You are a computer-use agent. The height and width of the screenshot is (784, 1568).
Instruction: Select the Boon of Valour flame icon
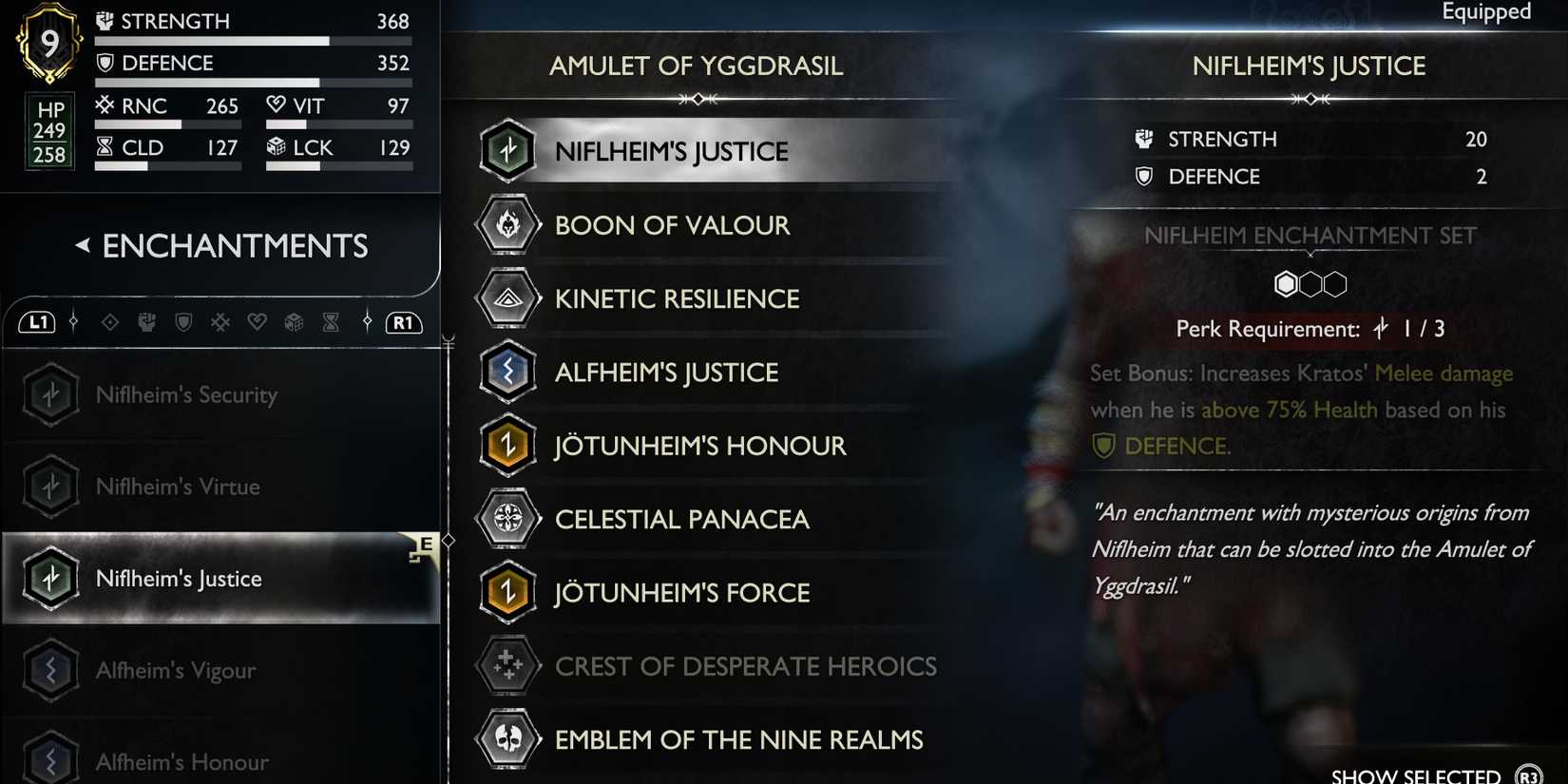508,225
